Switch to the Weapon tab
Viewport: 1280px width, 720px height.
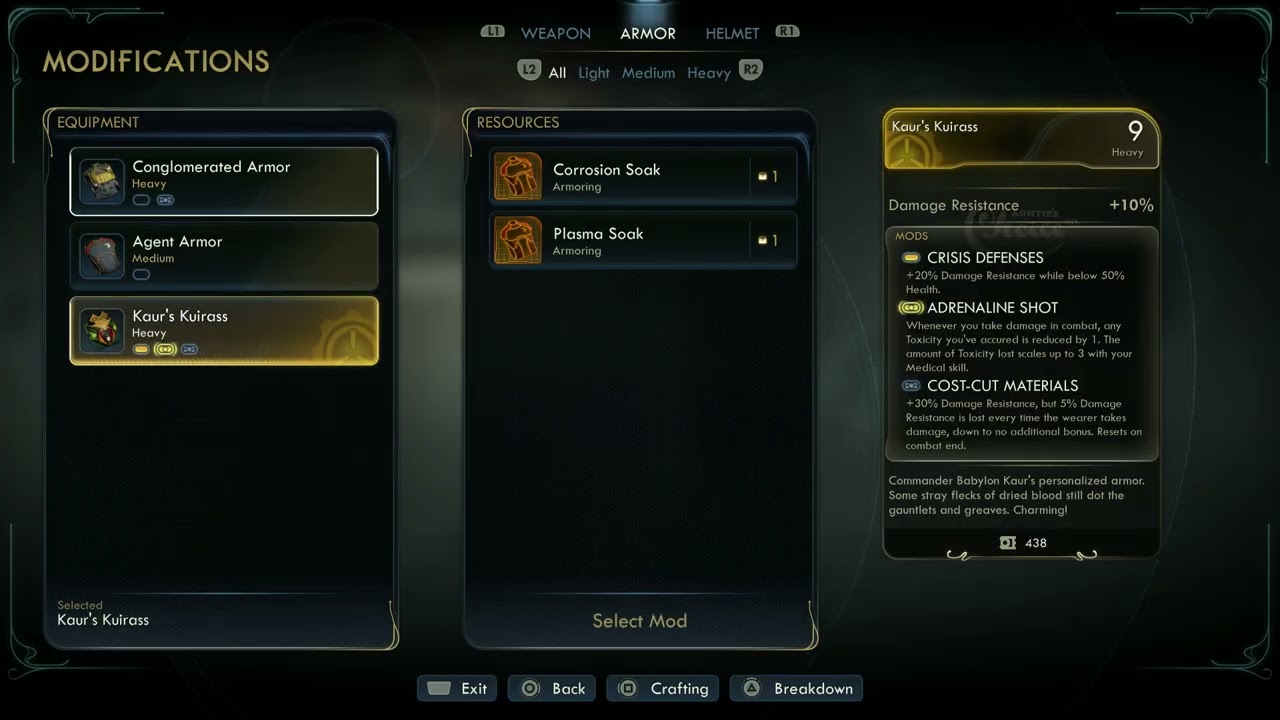click(x=555, y=34)
